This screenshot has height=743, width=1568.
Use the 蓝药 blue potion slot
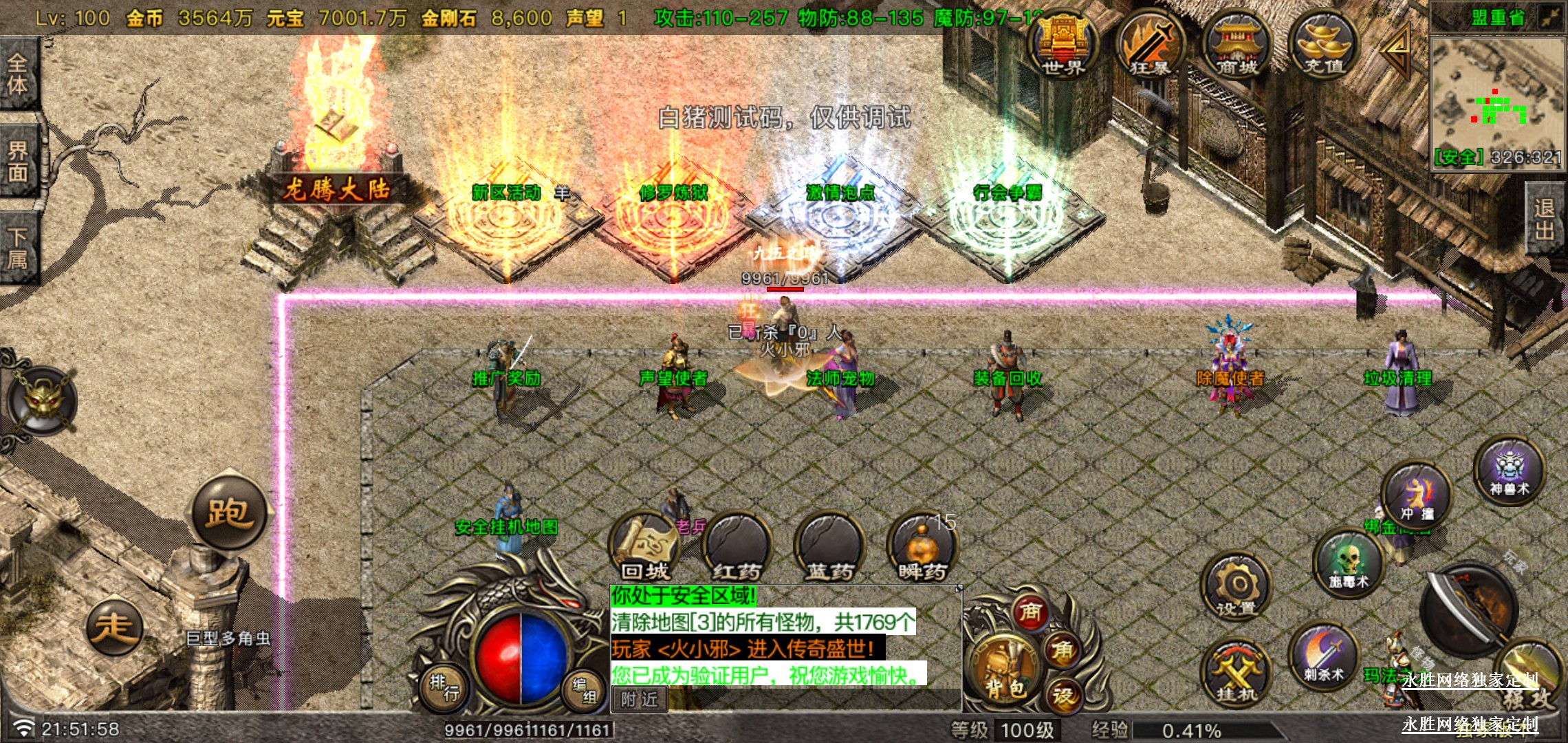click(829, 548)
